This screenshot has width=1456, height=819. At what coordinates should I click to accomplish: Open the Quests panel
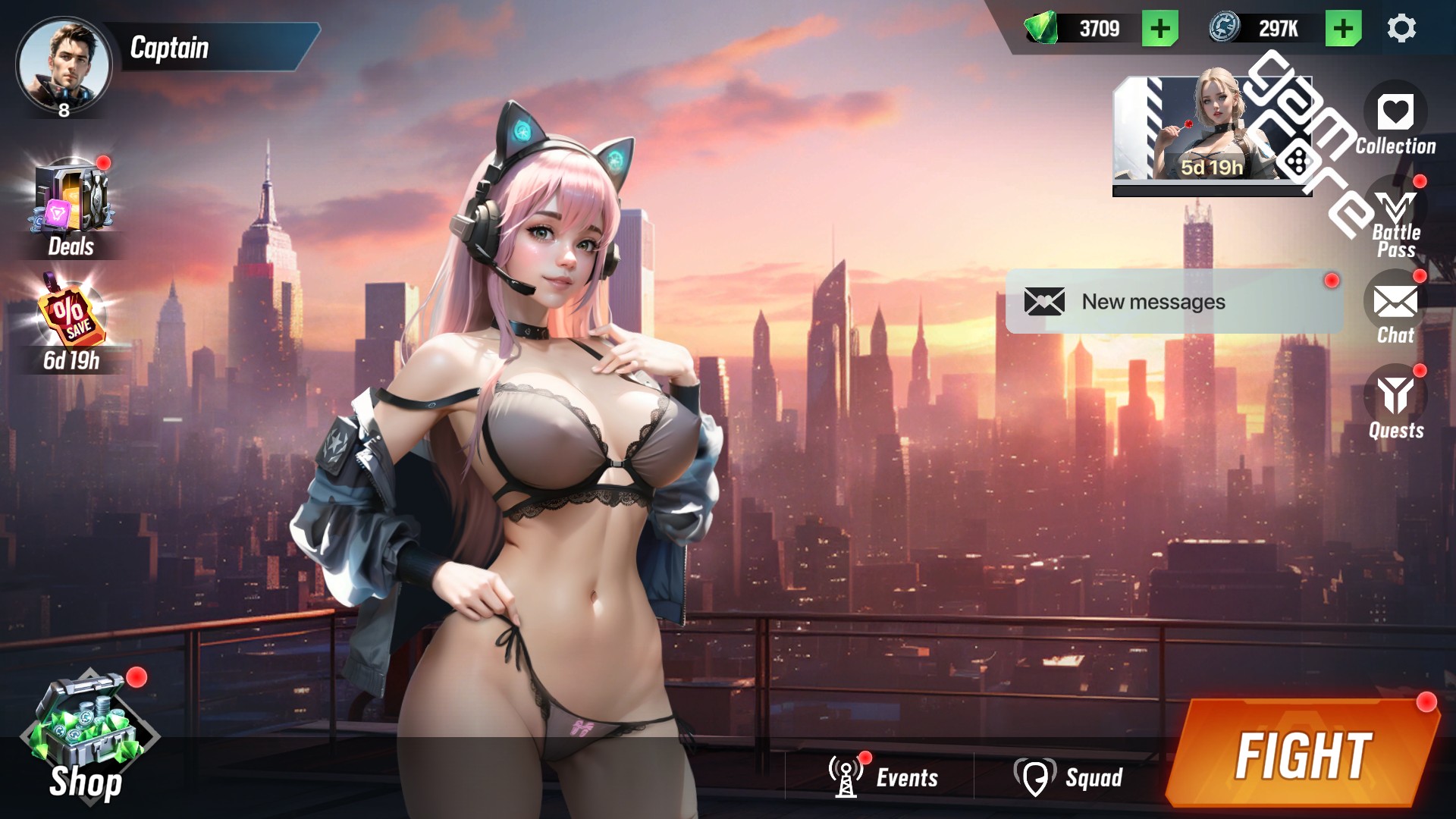[x=1395, y=397]
